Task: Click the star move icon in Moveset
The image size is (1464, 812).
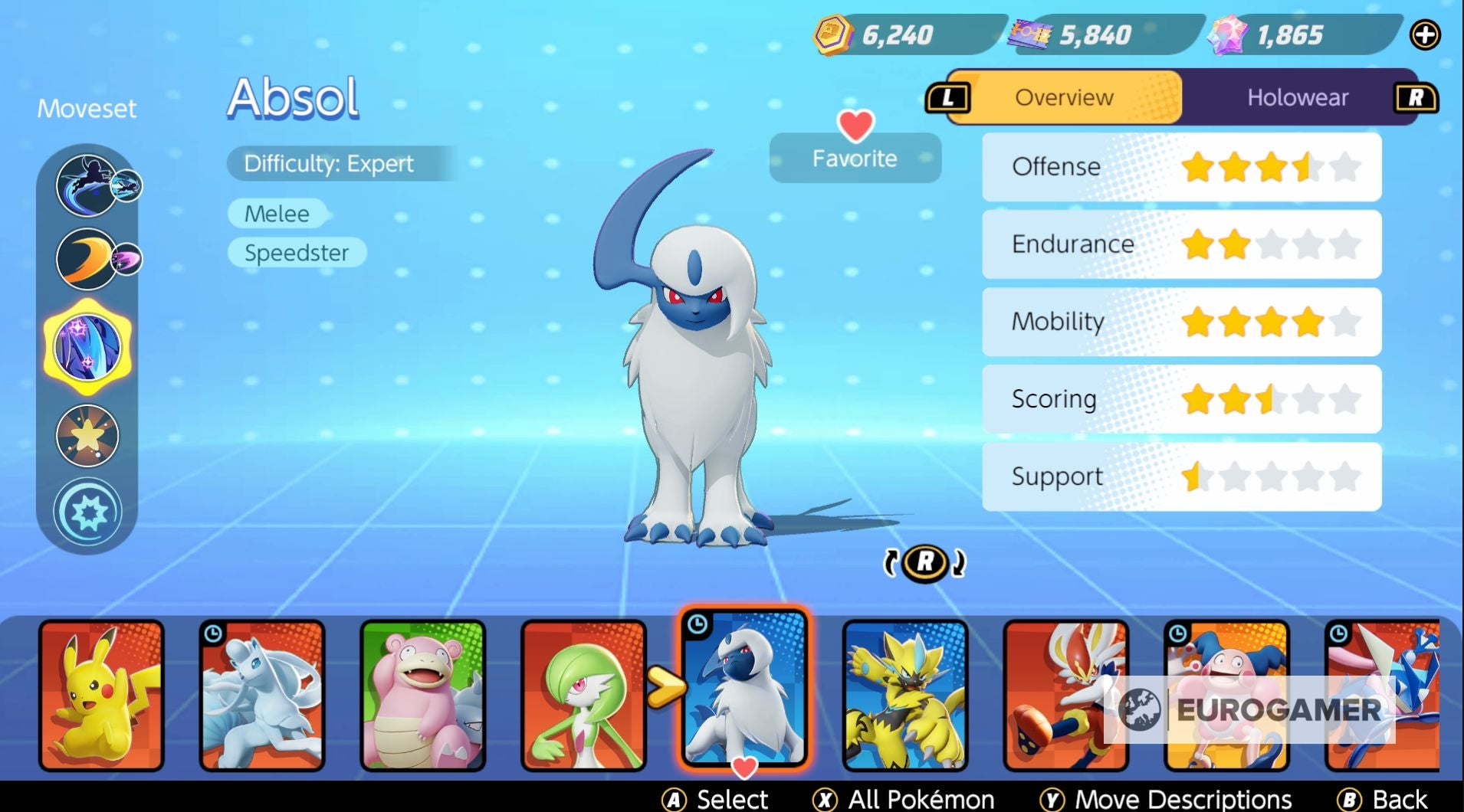Action: tap(88, 434)
